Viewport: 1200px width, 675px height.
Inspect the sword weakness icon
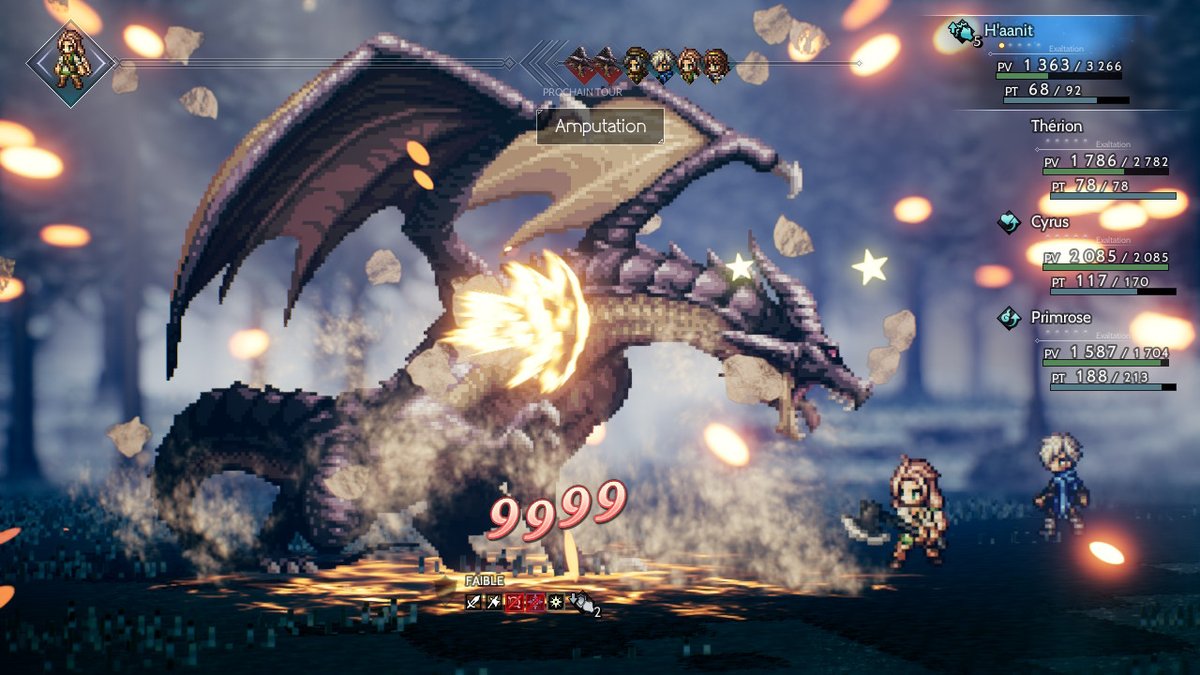point(474,602)
